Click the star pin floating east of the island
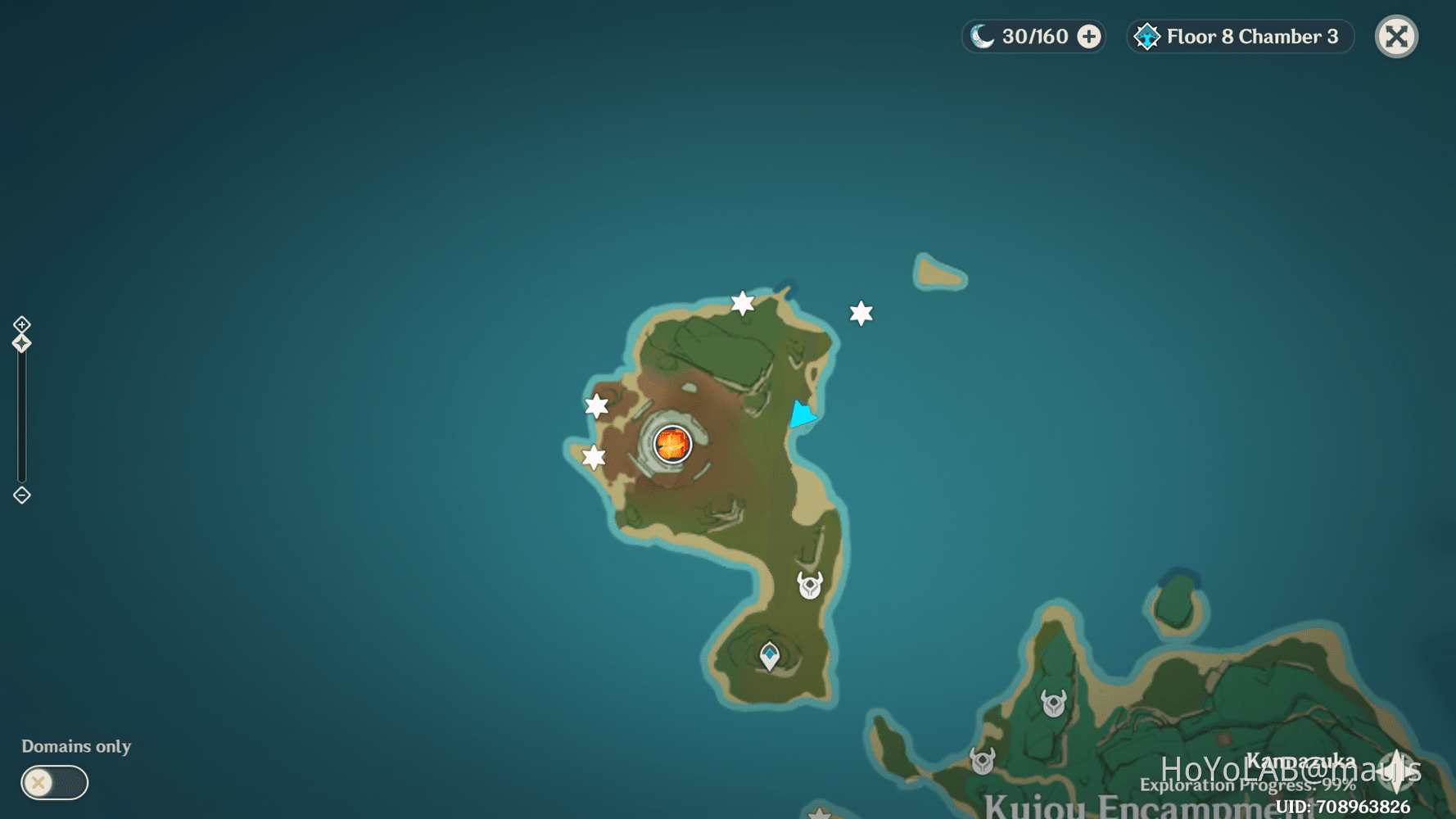This screenshot has height=819, width=1456. coord(860,312)
